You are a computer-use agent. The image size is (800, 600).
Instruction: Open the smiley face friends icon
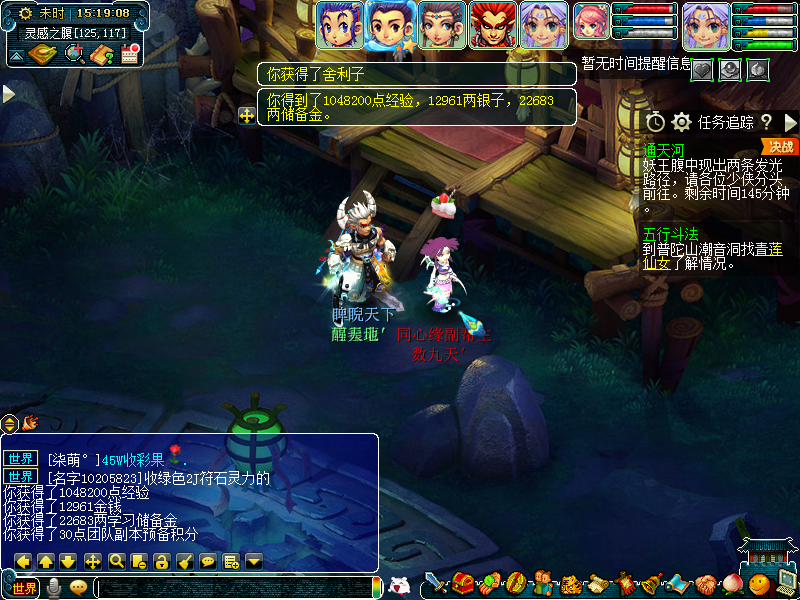762,583
